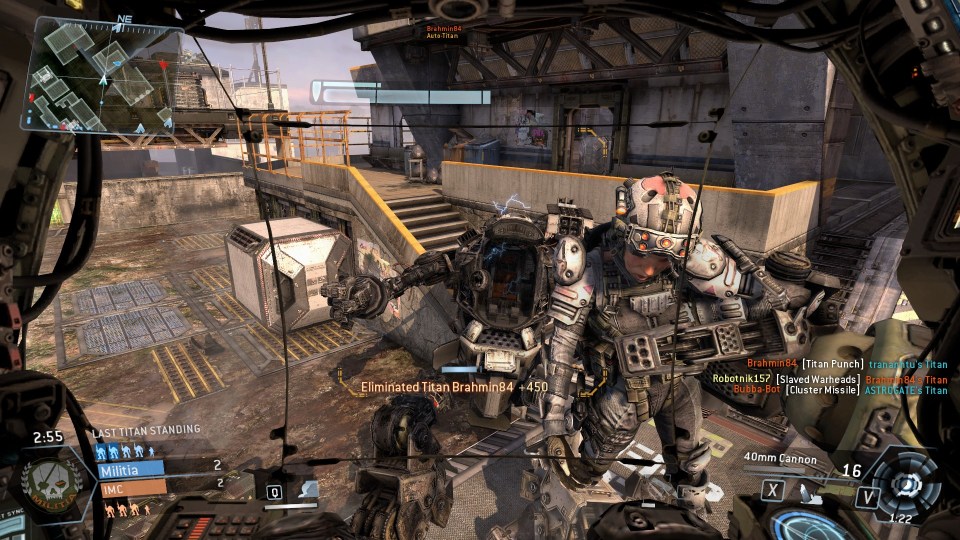Image resolution: width=960 pixels, height=540 pixels.
Task: Activate the tactical ability icon beside Q
Action: coord(300,491)
